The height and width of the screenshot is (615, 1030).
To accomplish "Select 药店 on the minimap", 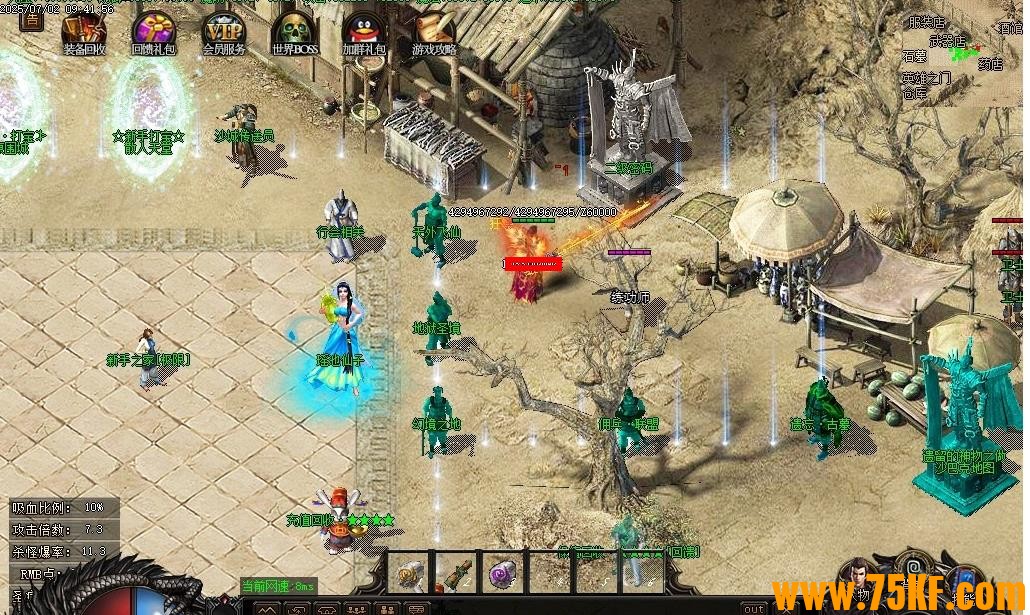I will point(989,64).
